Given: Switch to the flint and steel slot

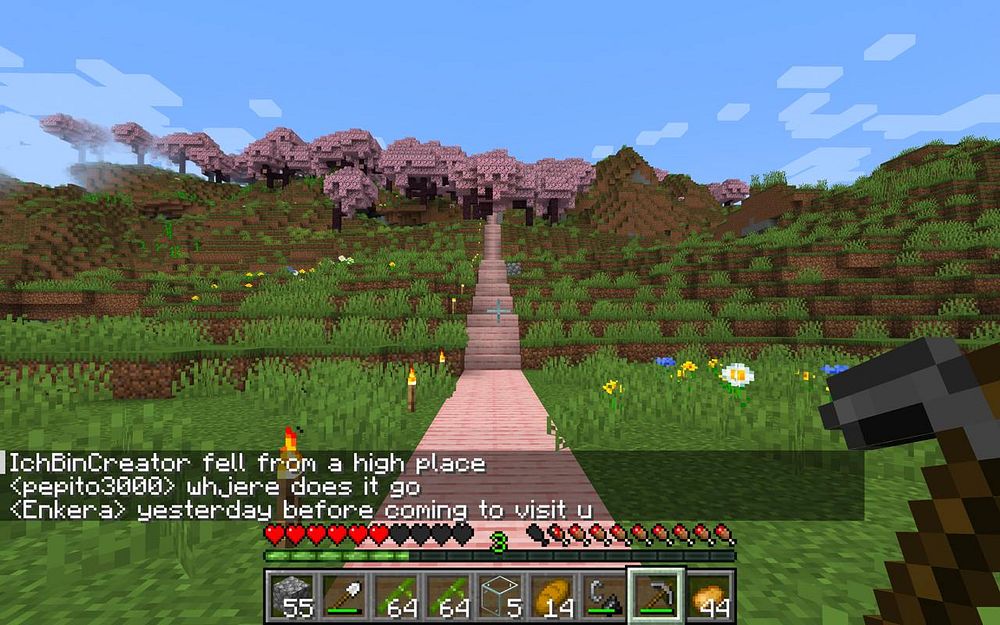Looking at the screenshot, I should 604,595.
